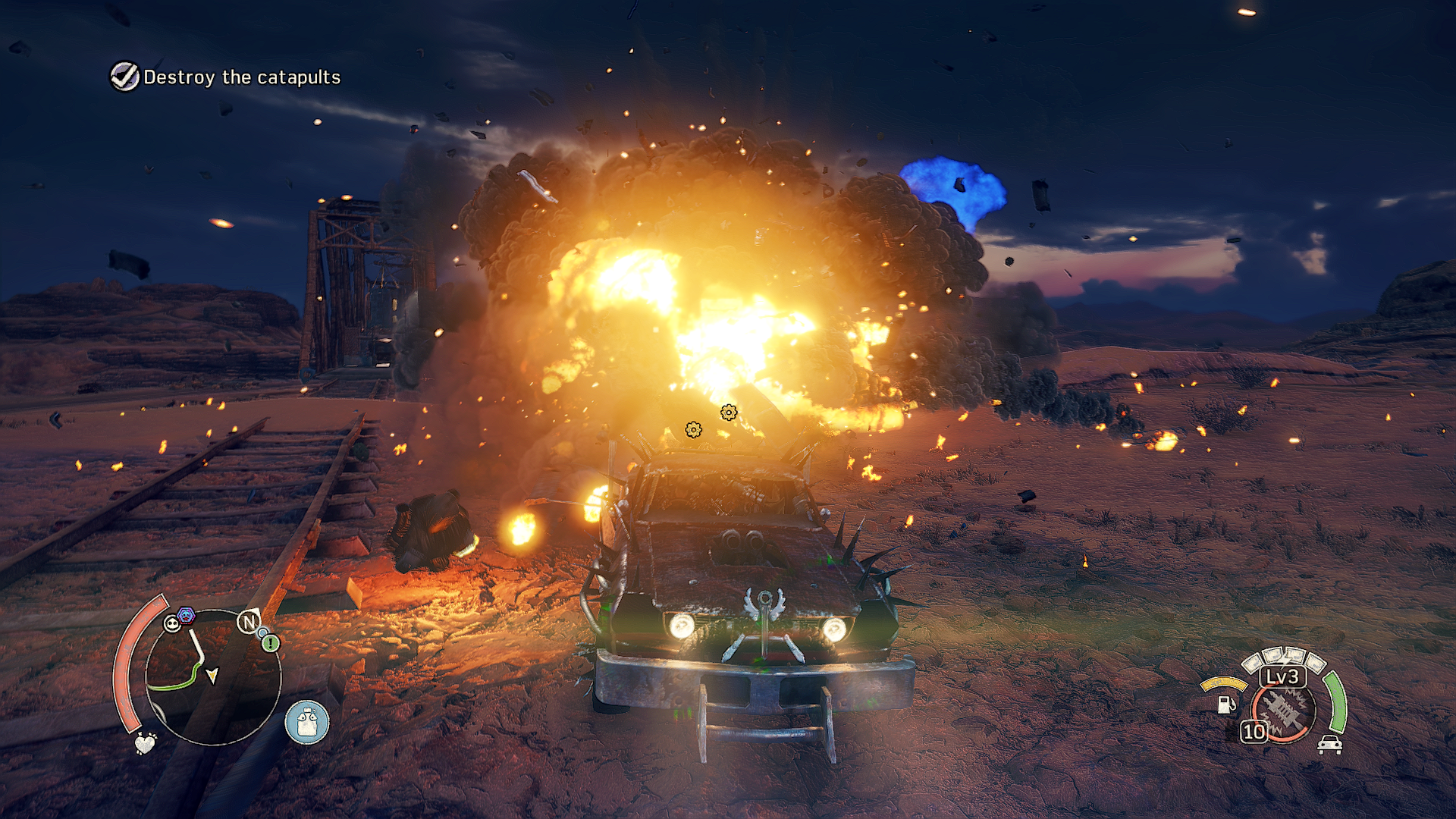Screen dimensions: 1456x819
Task: Click the N compass marker
Action: (x=249, y=623)
